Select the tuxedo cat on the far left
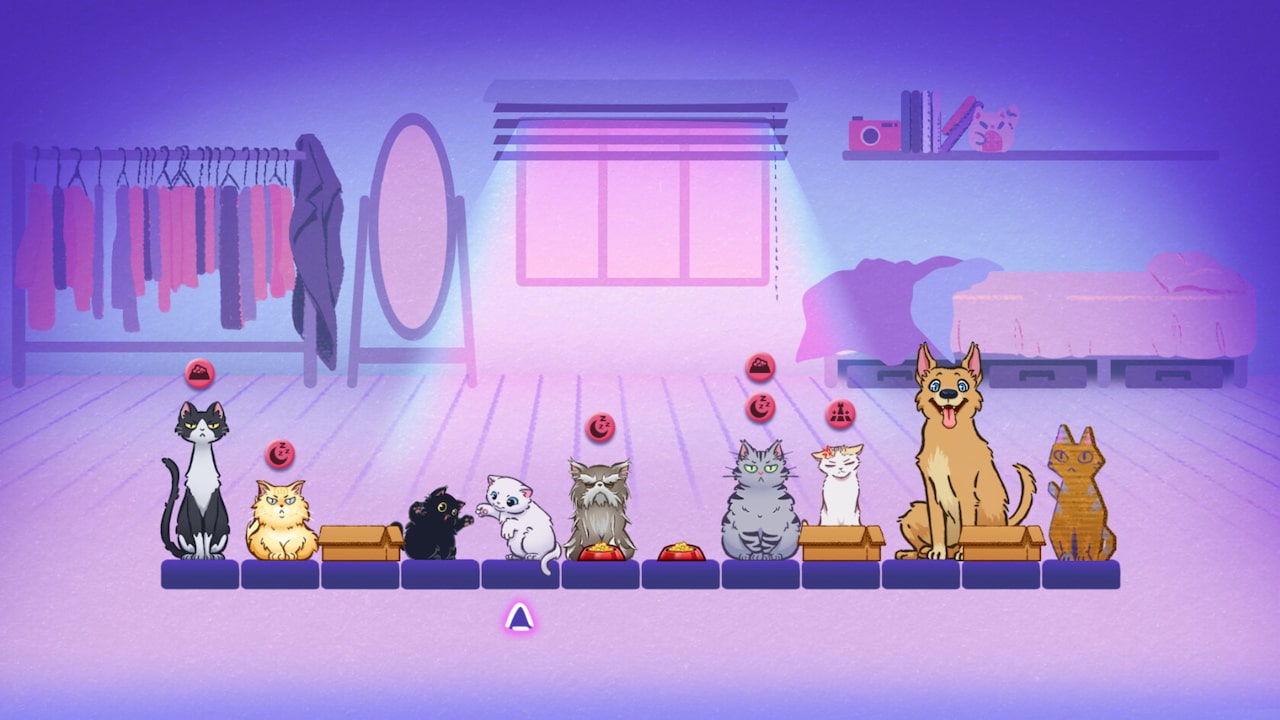The width and height of the screenshot is (1280, 720). (x=200, y=480)
